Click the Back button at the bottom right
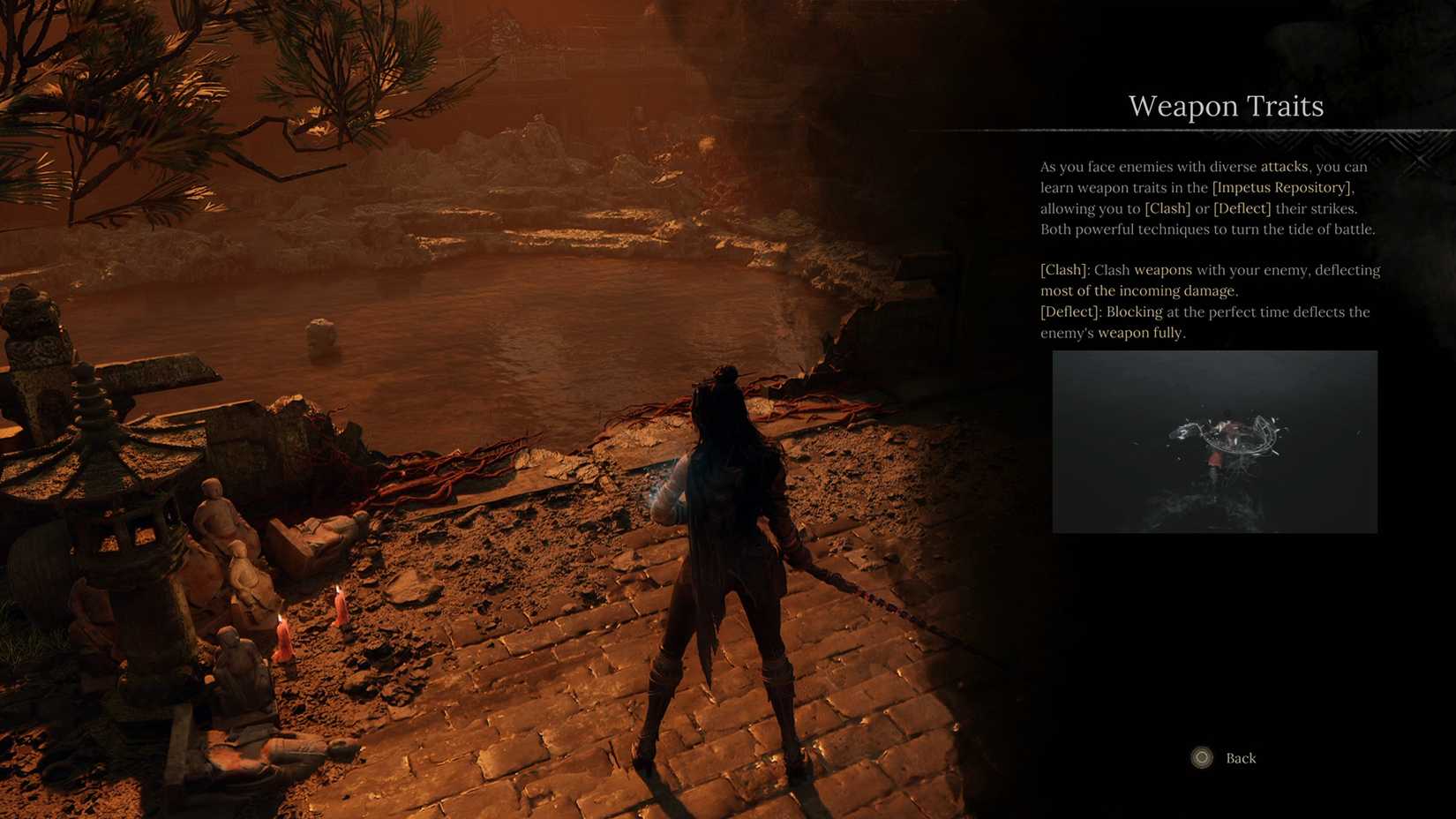The image size is (1456, 819). (1240, 757)
